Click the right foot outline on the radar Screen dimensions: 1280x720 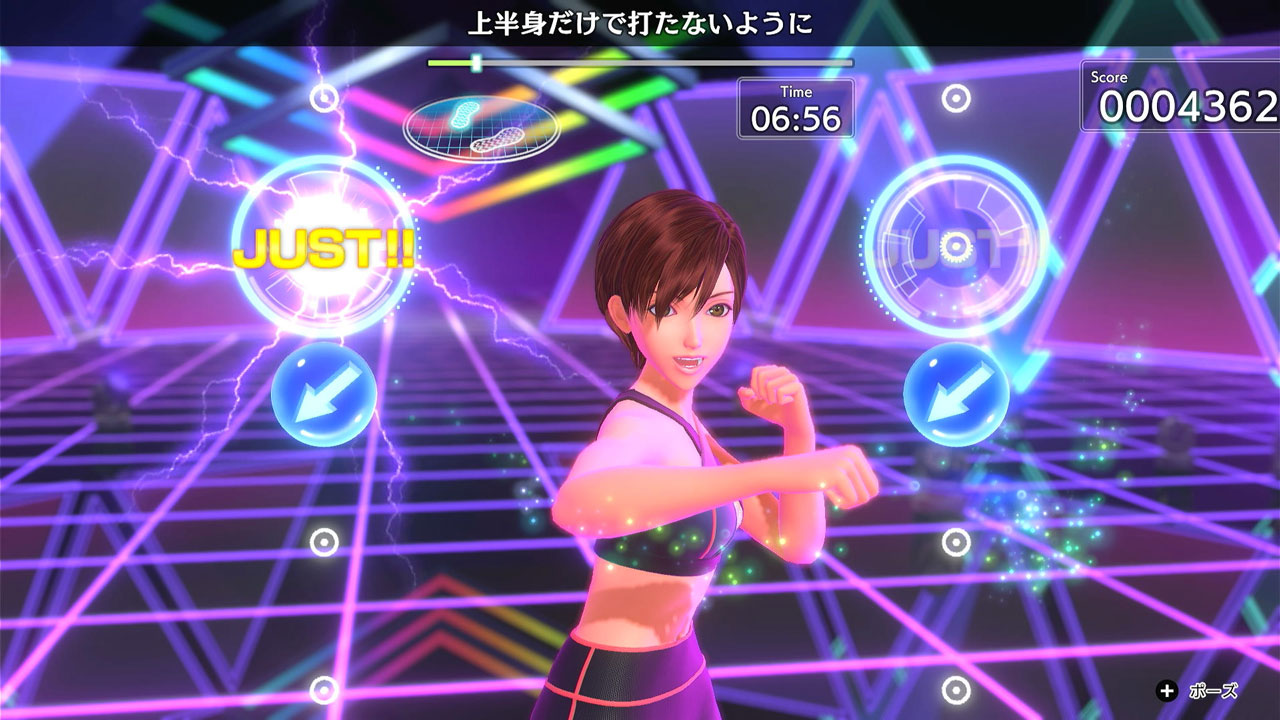(x=497, y=139)
